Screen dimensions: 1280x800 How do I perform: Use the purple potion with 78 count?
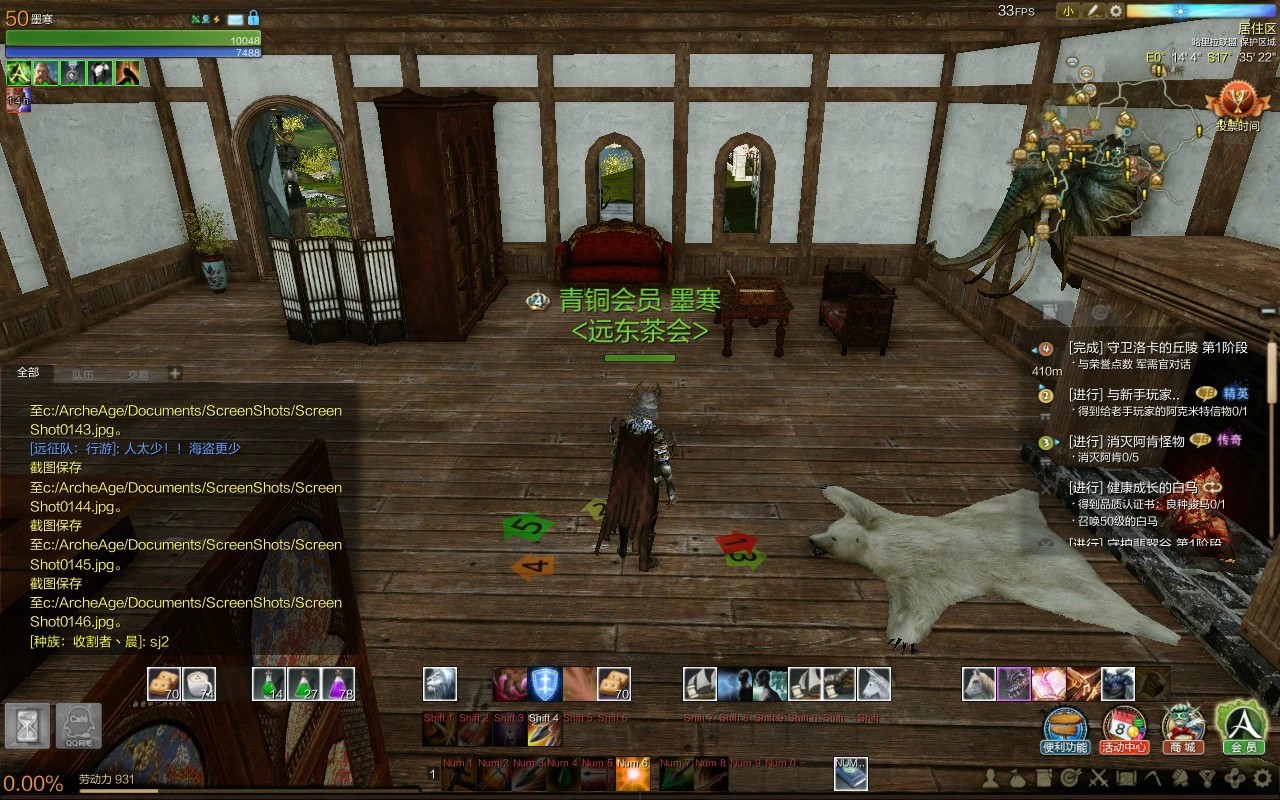(338, 684)
